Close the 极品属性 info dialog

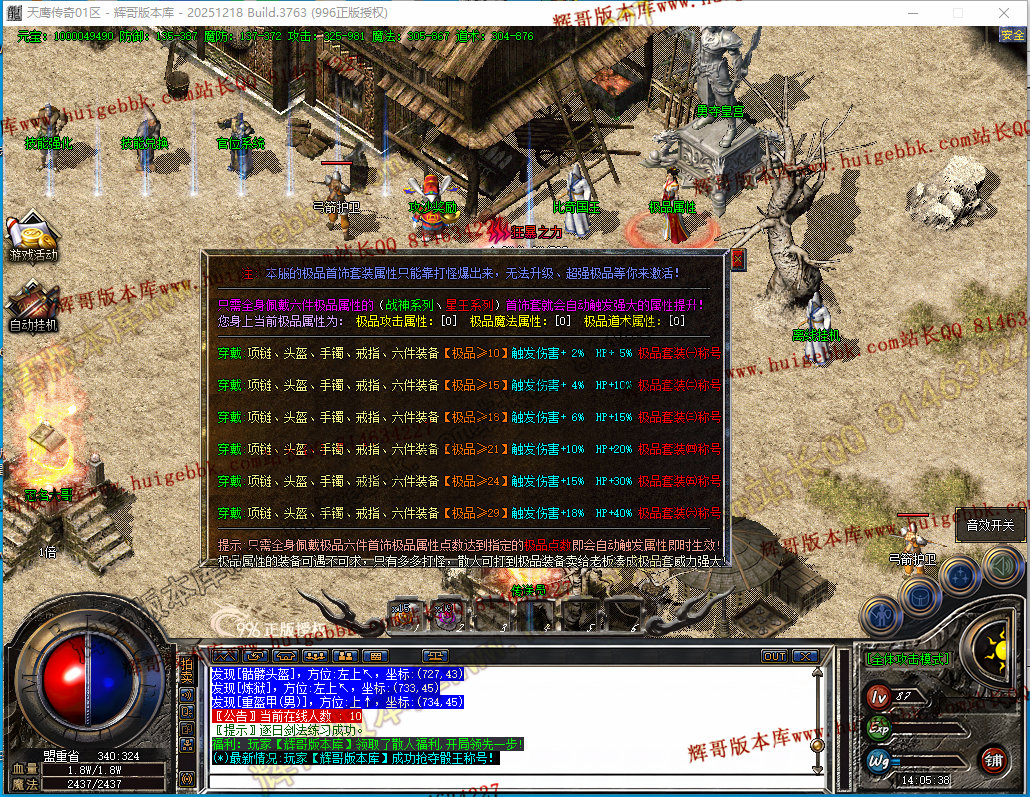738,260
